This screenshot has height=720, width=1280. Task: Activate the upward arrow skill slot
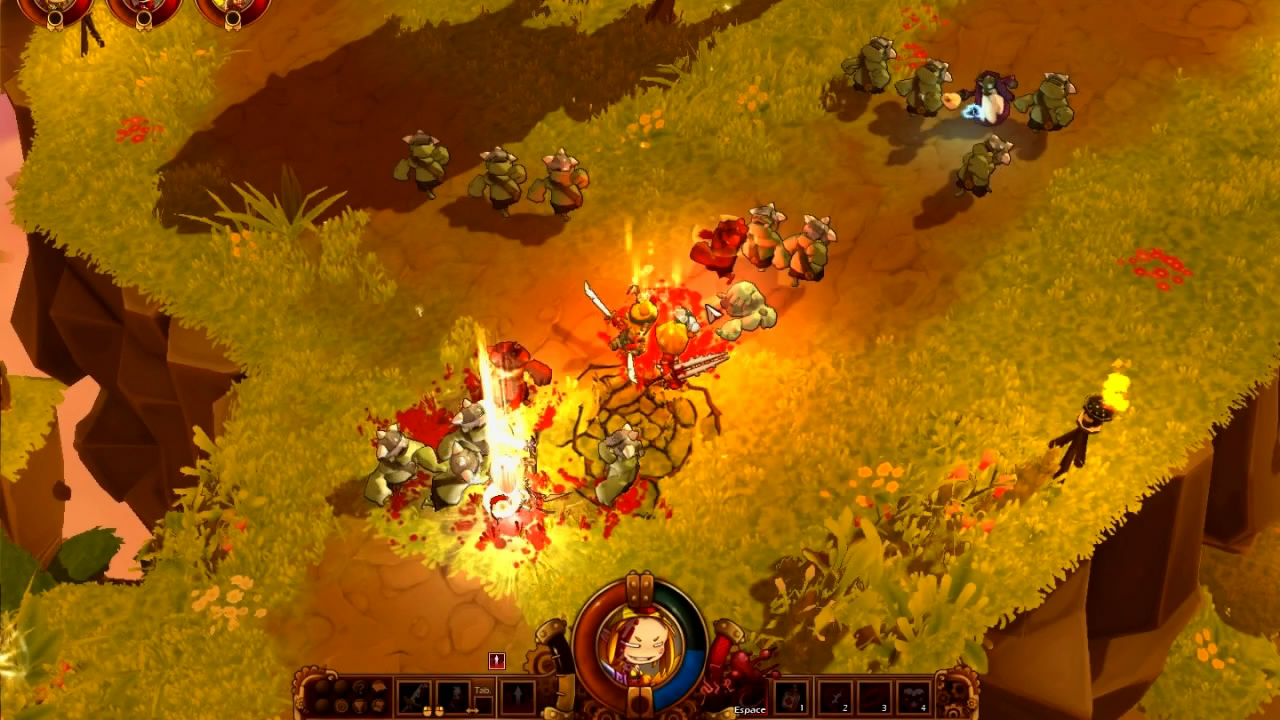[x=518, y=696]
